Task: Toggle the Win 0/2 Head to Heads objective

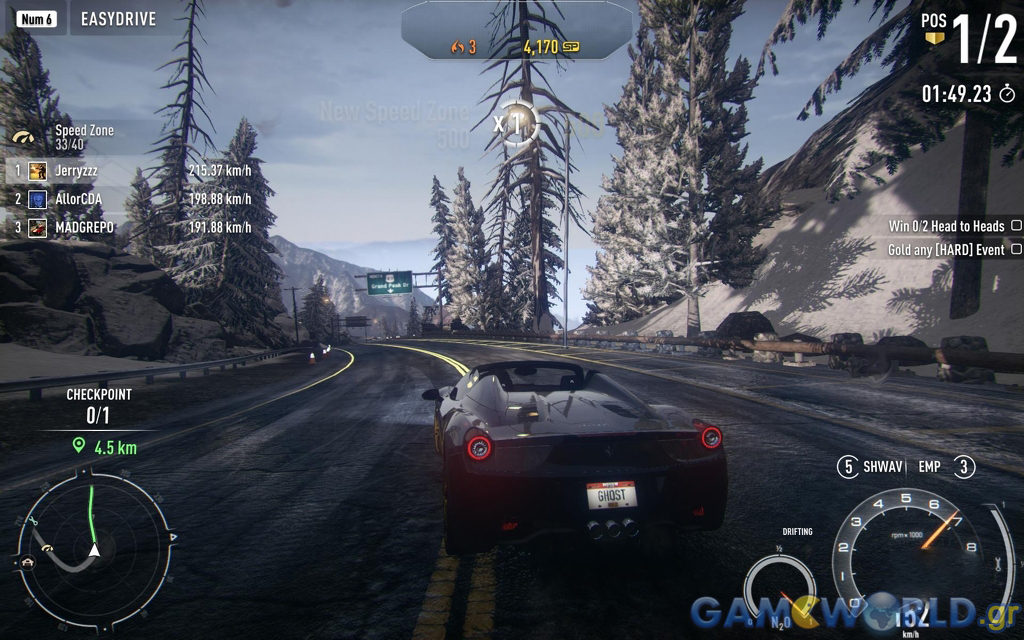Action: point(1016,226)
